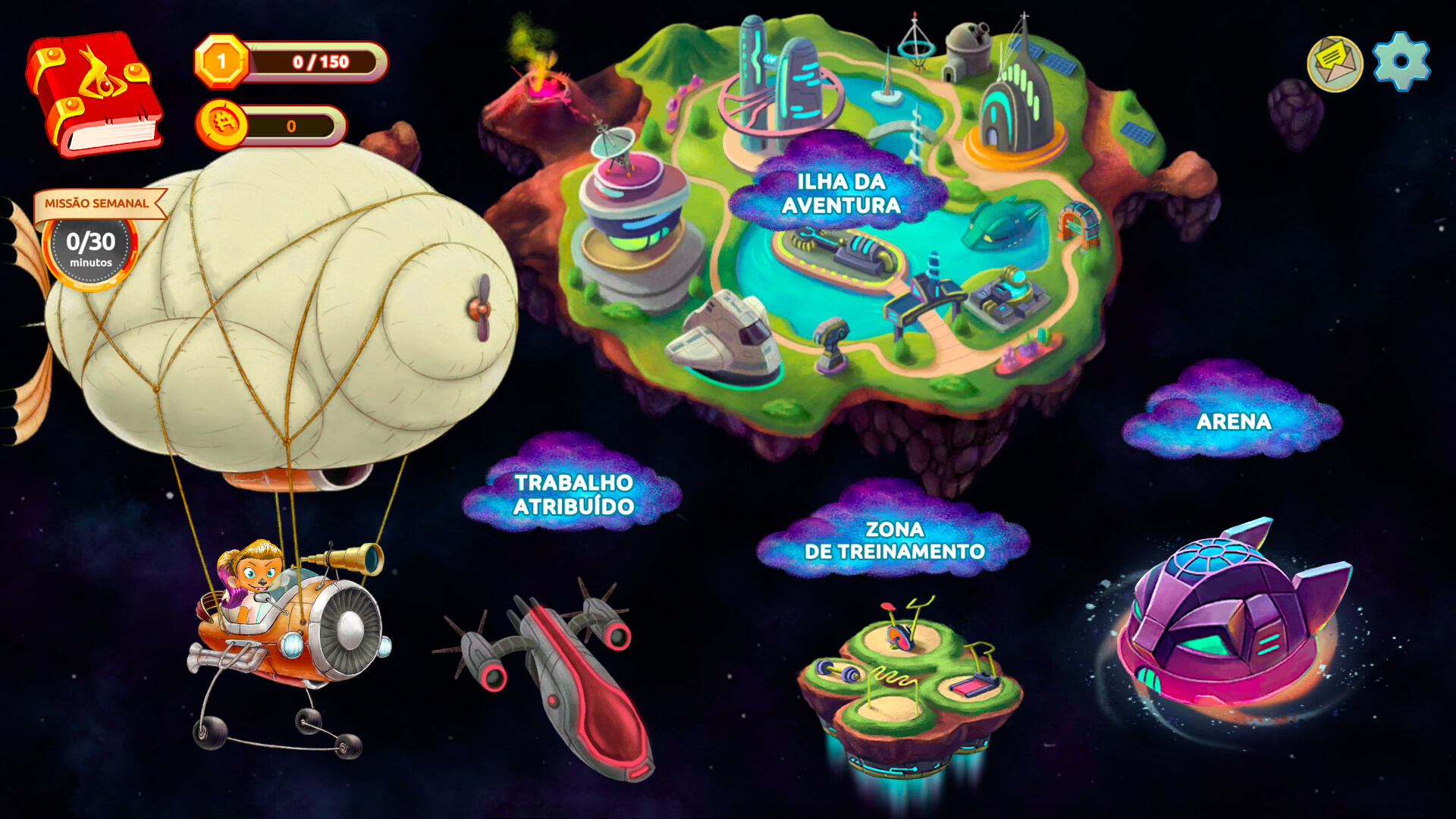1456x819 pixels.
Task: Select the Arena cloud label
Action: coord(1233,422)
